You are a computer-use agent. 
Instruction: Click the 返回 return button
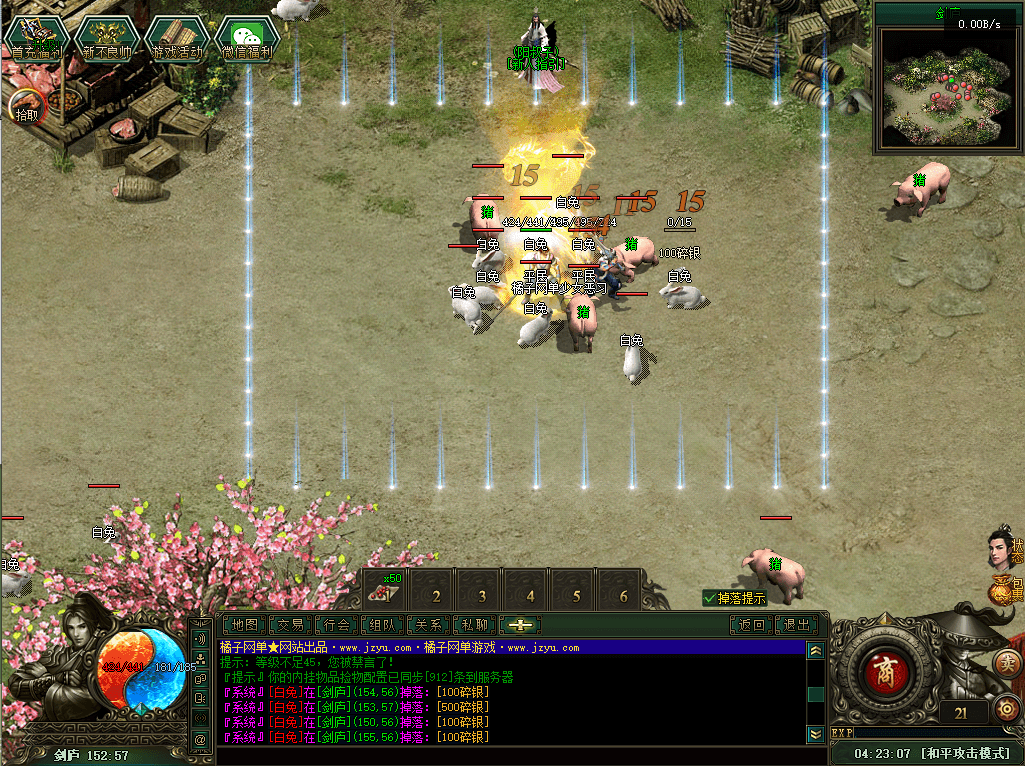tap(752, 625)
